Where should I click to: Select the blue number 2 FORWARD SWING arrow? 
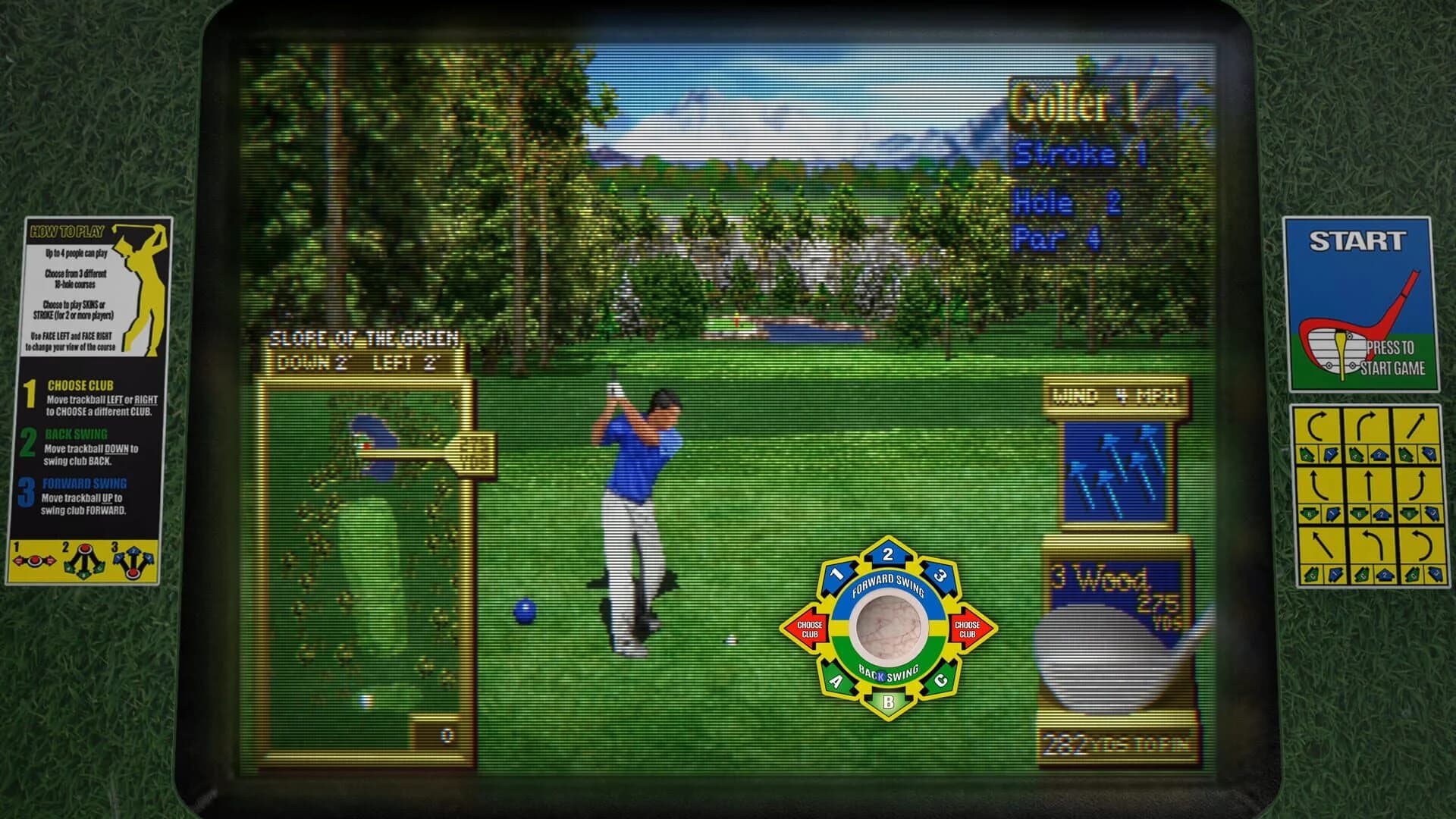(x=888, y=554)
